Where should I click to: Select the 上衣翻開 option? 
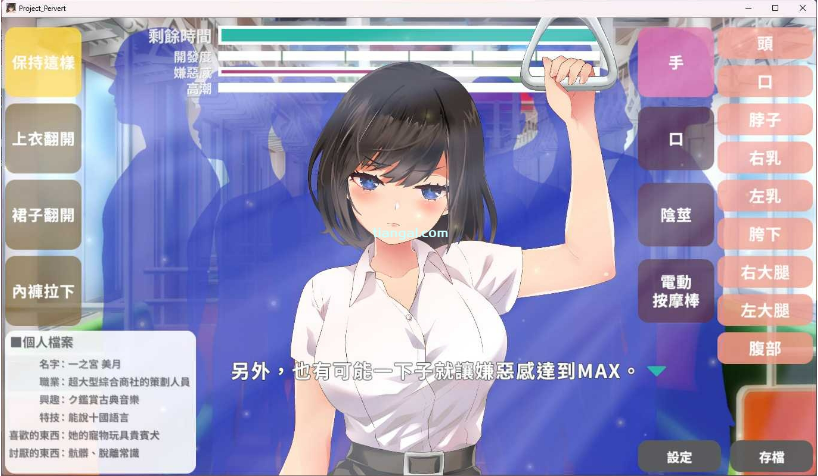[x=43, y=138]
